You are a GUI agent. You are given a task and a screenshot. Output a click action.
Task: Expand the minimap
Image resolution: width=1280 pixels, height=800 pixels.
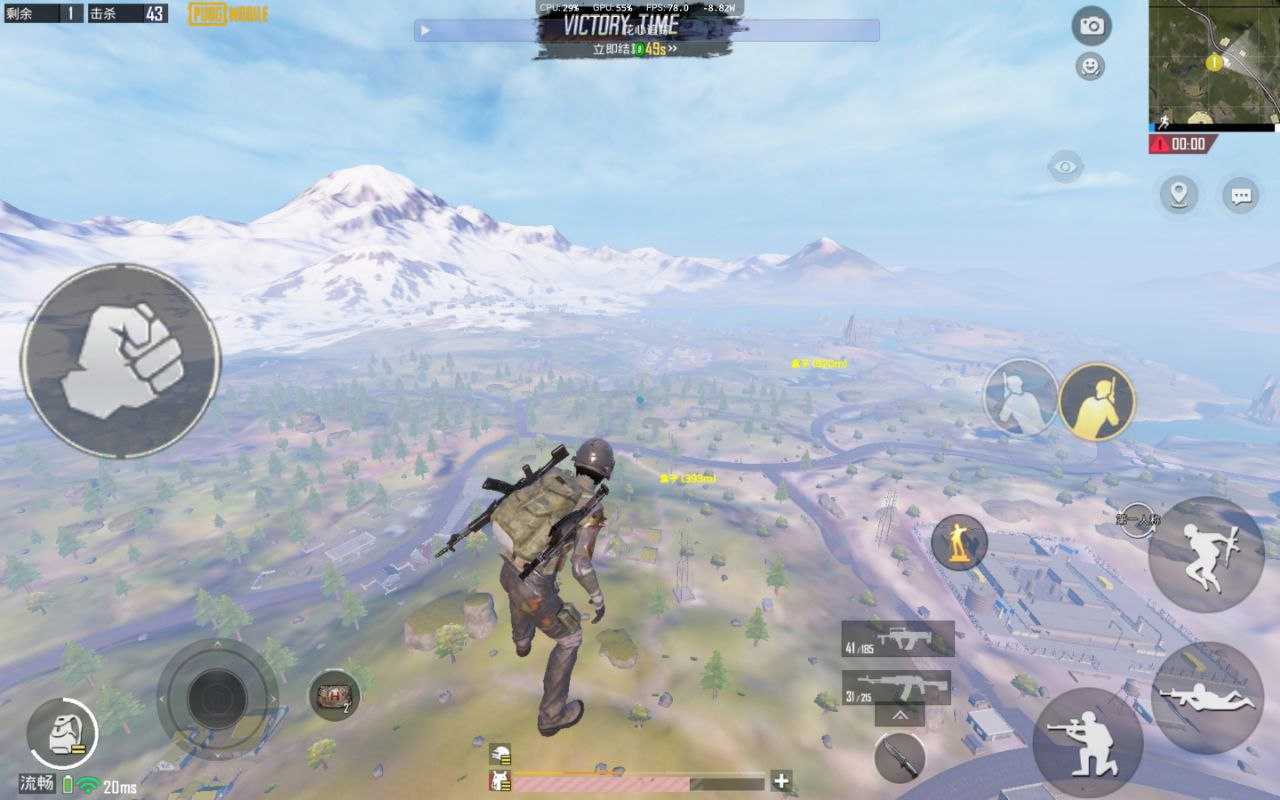point(1213,62)
